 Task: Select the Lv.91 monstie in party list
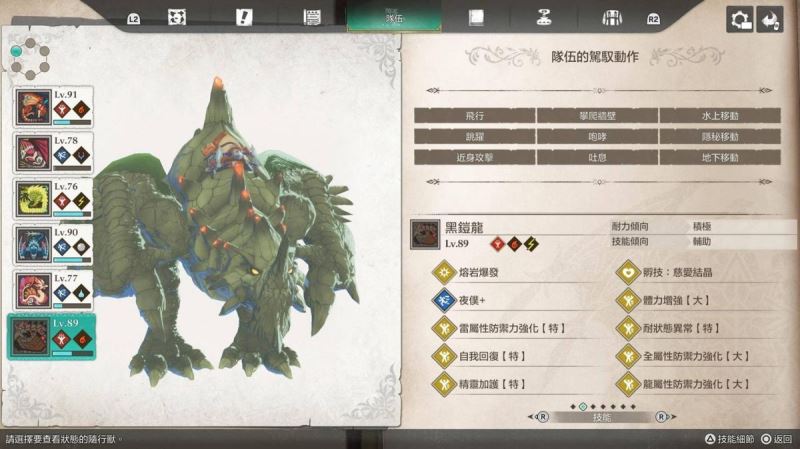click(x=52, y=107)
